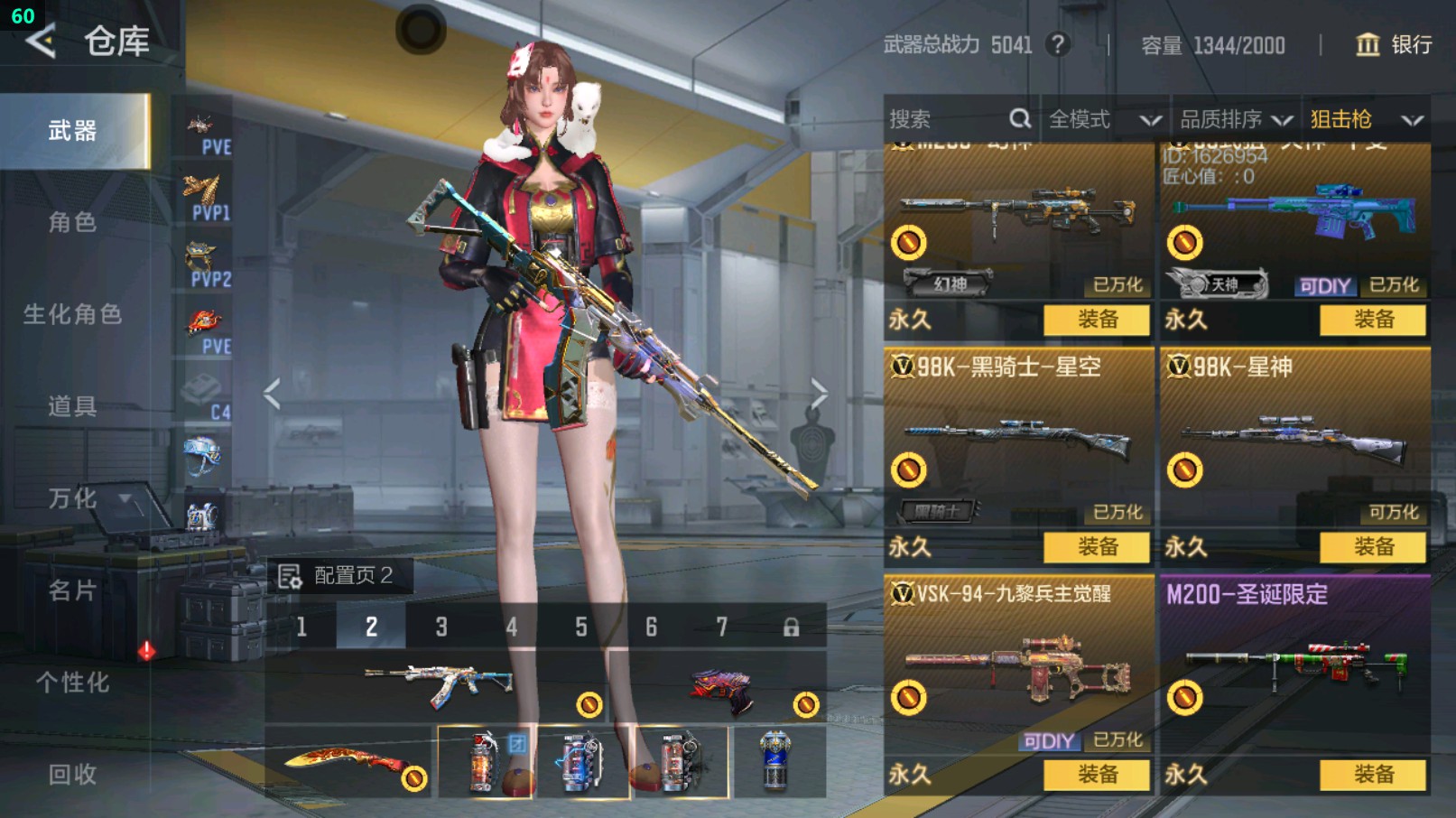Viewport: 1456px width, 818px height.
Task: Switch to loadout page 3
Action: [x=441, y=627]
